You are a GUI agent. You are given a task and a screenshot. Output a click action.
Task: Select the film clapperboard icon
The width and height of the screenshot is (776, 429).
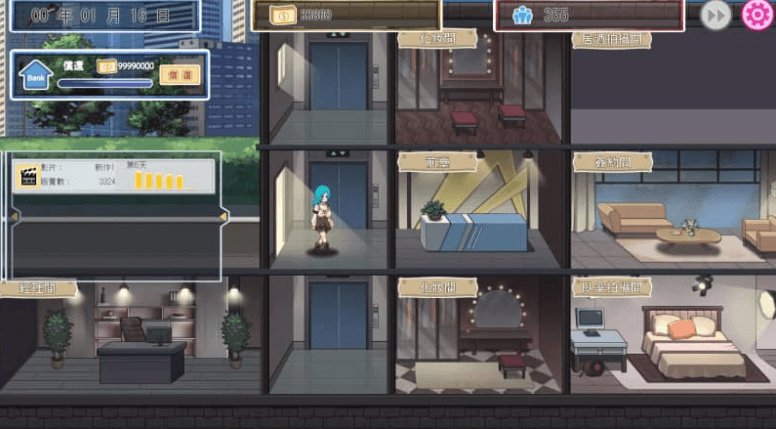(26, 177)
